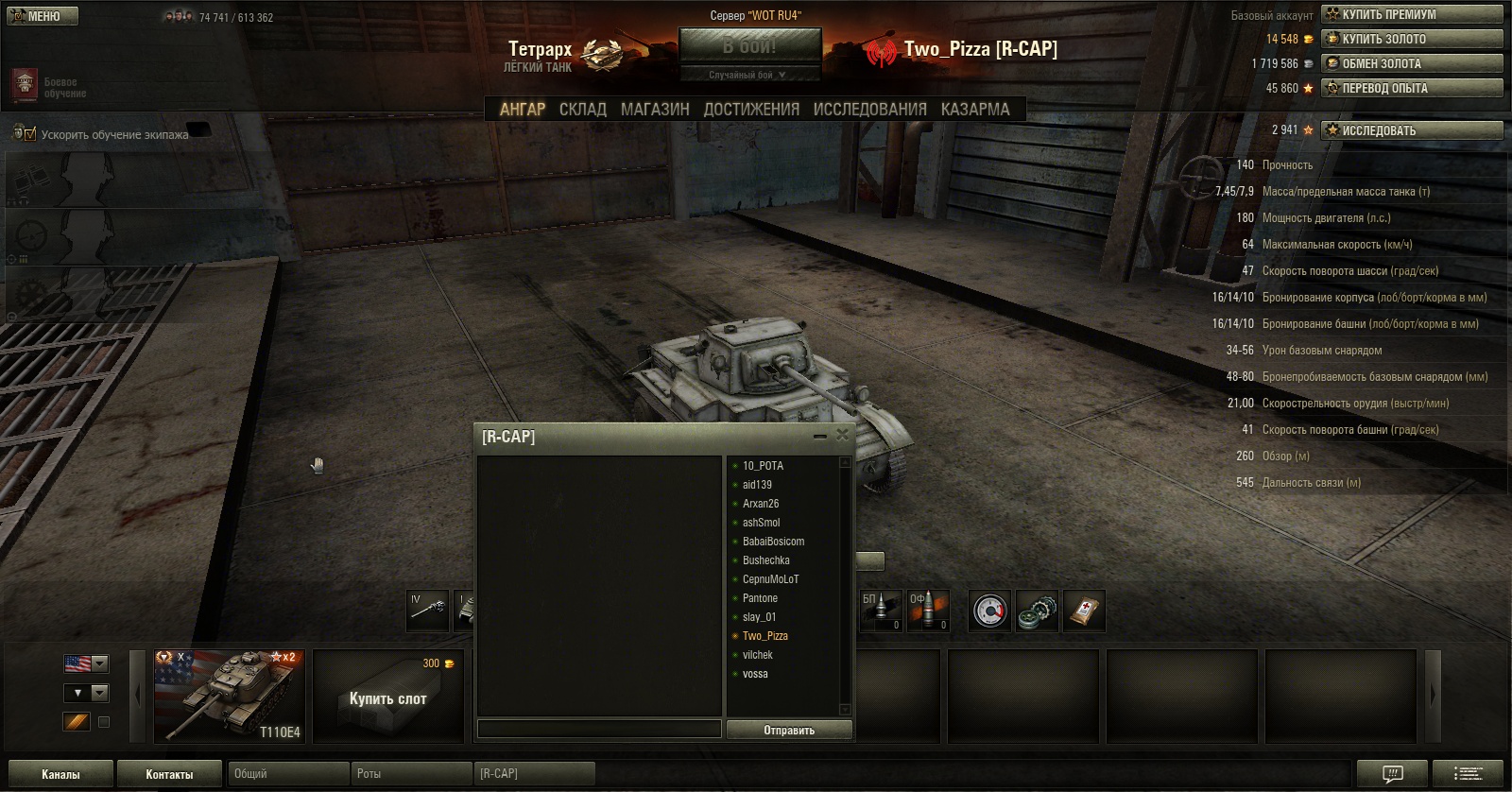Switch to the КАЗАРМА tab
The image size is (1512, 792).
coord(975,110)
